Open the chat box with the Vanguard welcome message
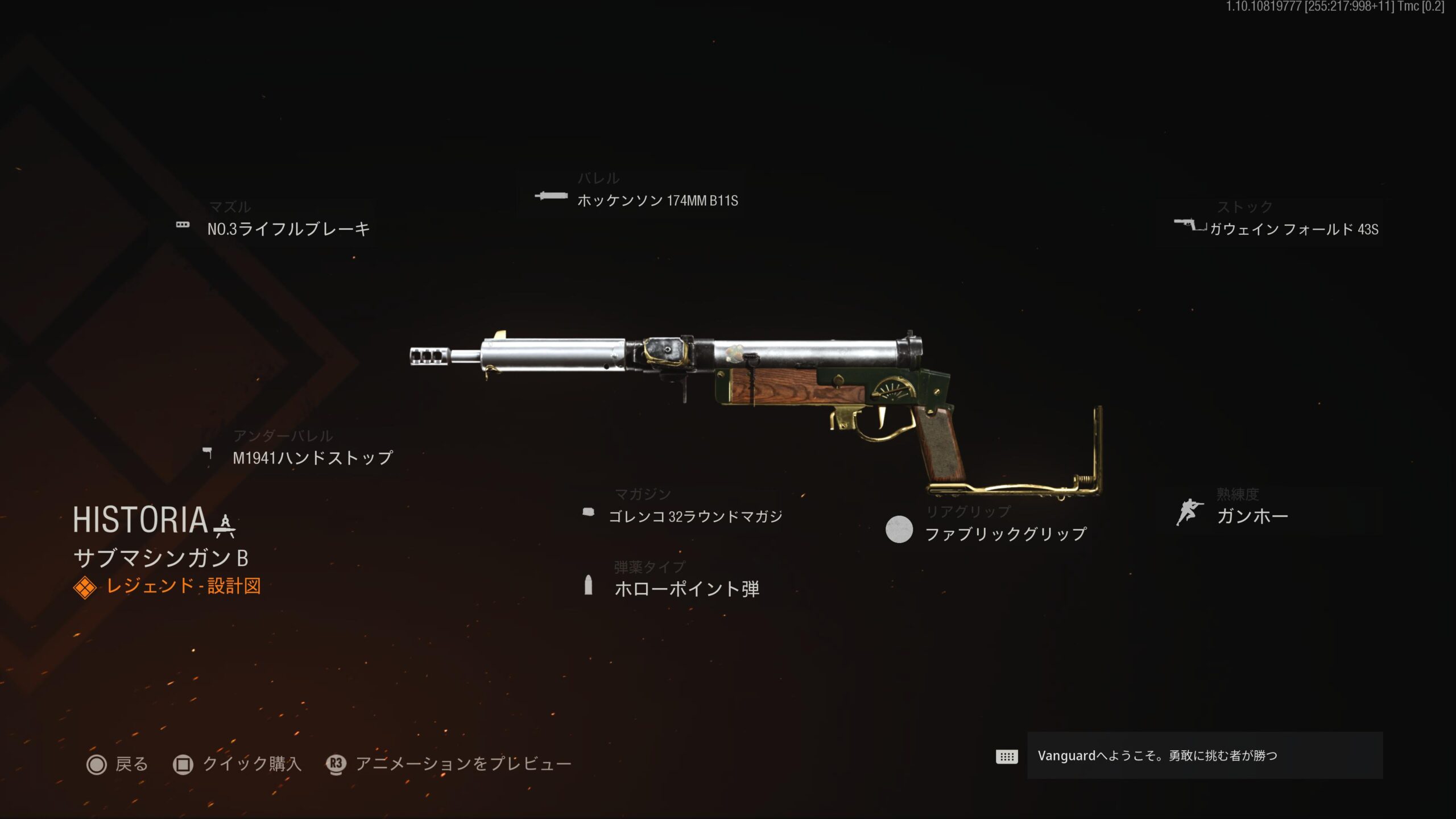Image resolution: width=1456 pixels, height=819 pixels. click(1204, 755)
